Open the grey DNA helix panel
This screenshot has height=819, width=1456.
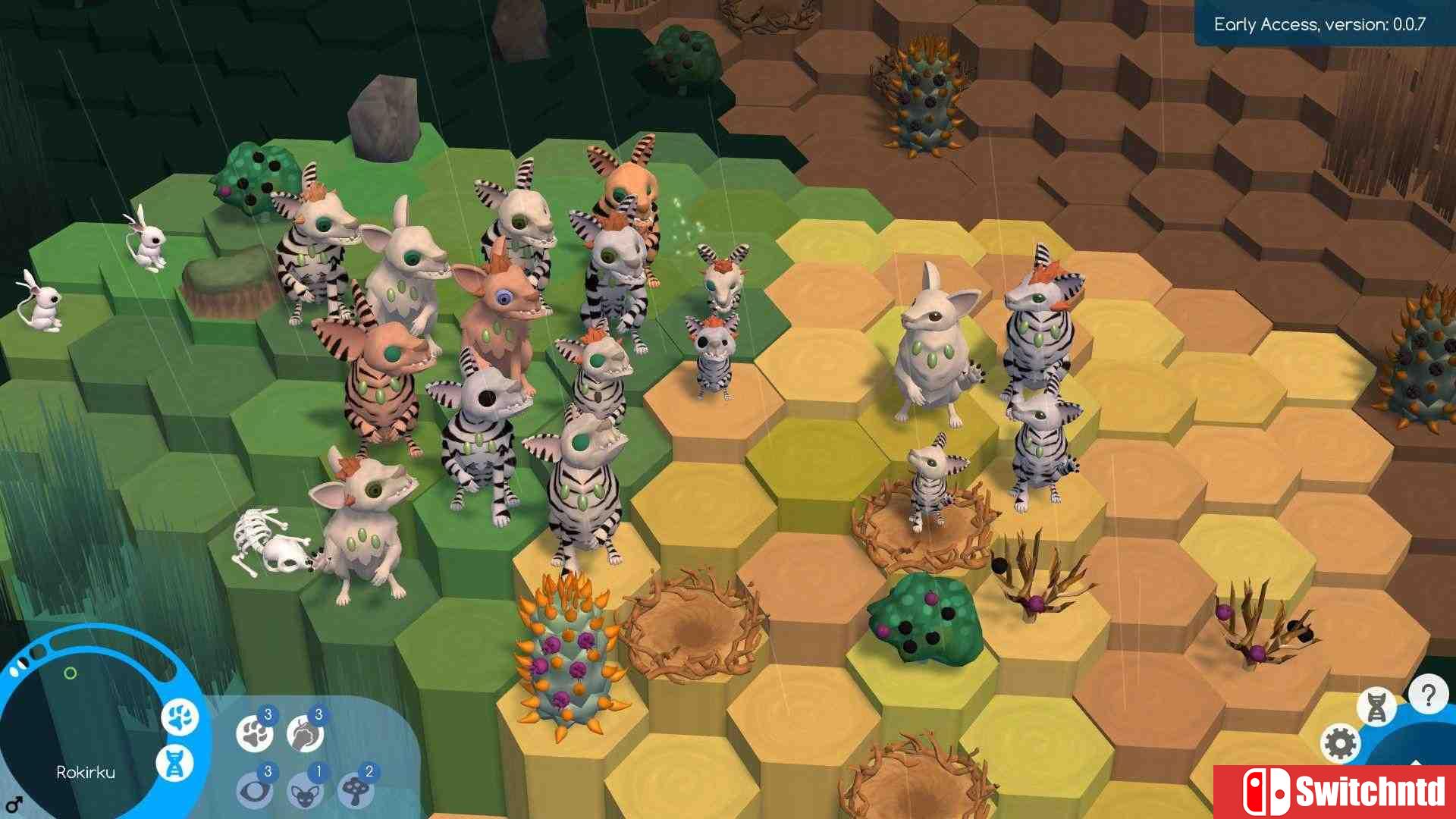(1376, 707)
